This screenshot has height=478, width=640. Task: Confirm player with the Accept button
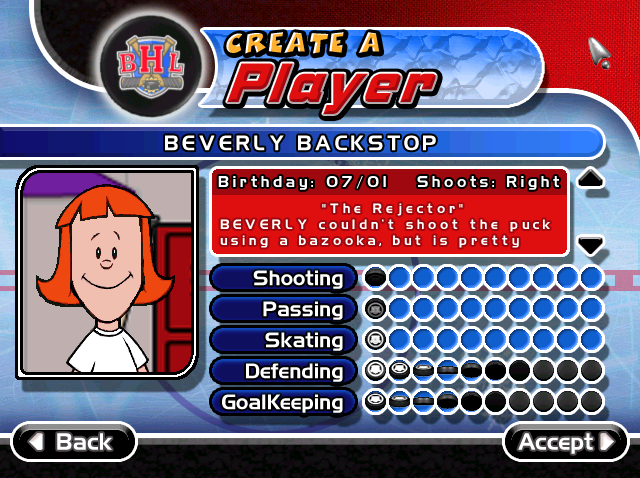(x=565, y=442)
